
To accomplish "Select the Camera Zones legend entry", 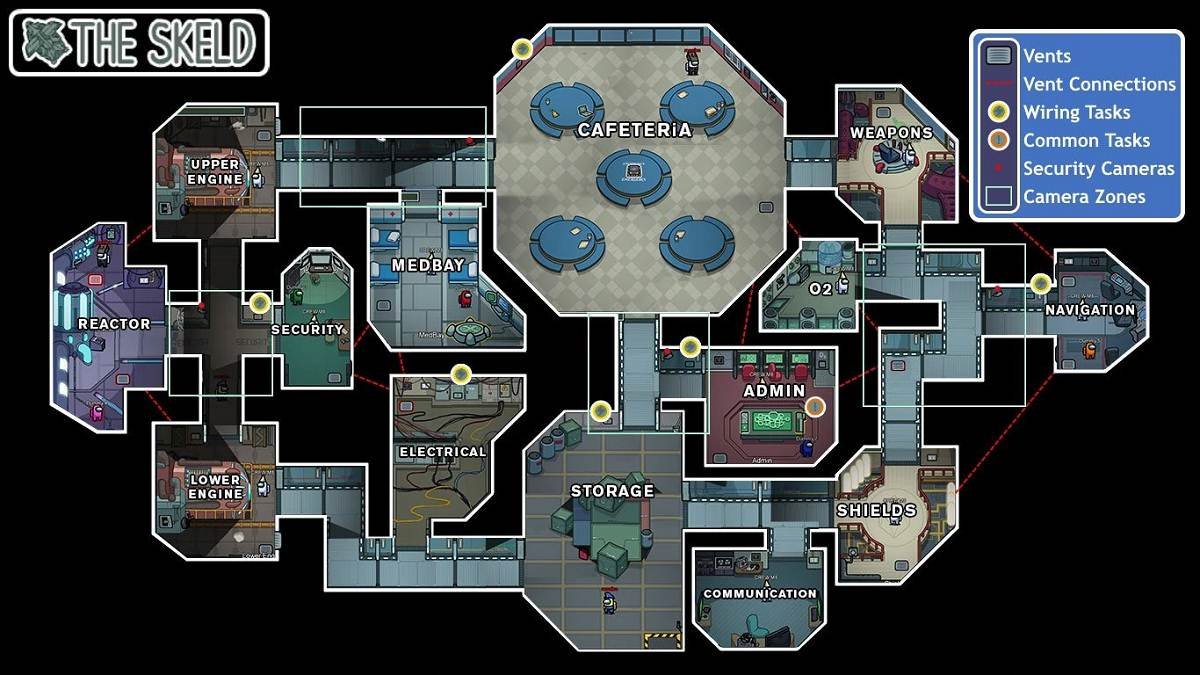I will [x=1084, y=197].
